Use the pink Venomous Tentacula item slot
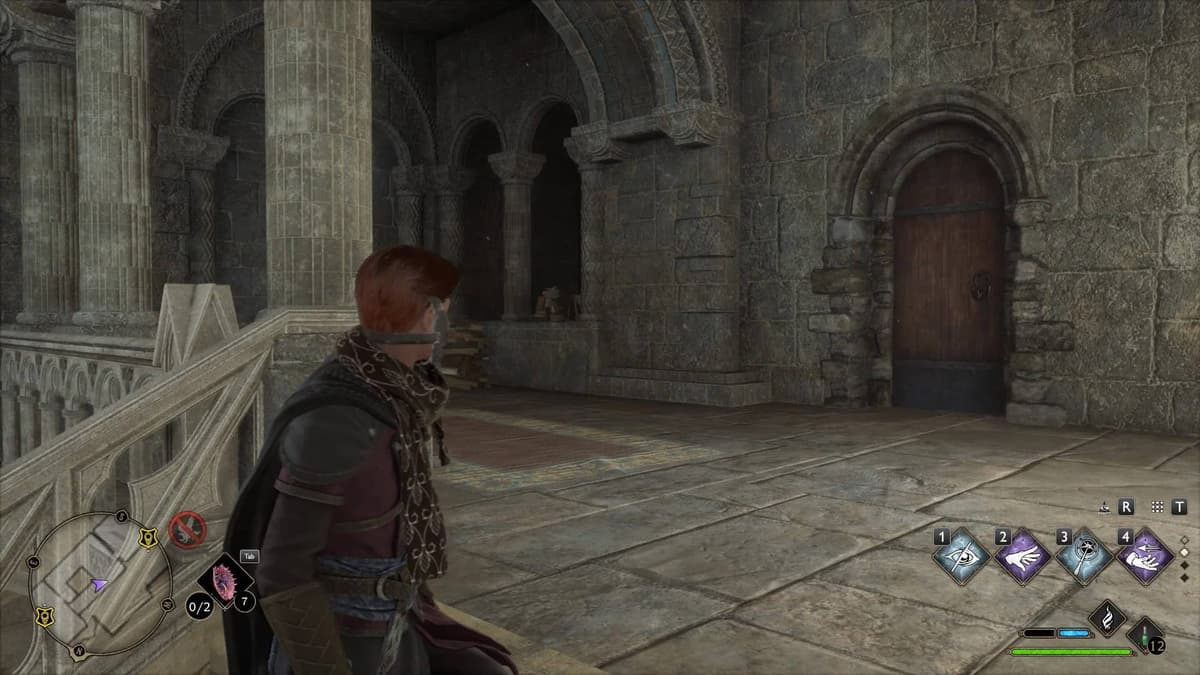This screenshot has height=675, width=1200. click(224, 580)
